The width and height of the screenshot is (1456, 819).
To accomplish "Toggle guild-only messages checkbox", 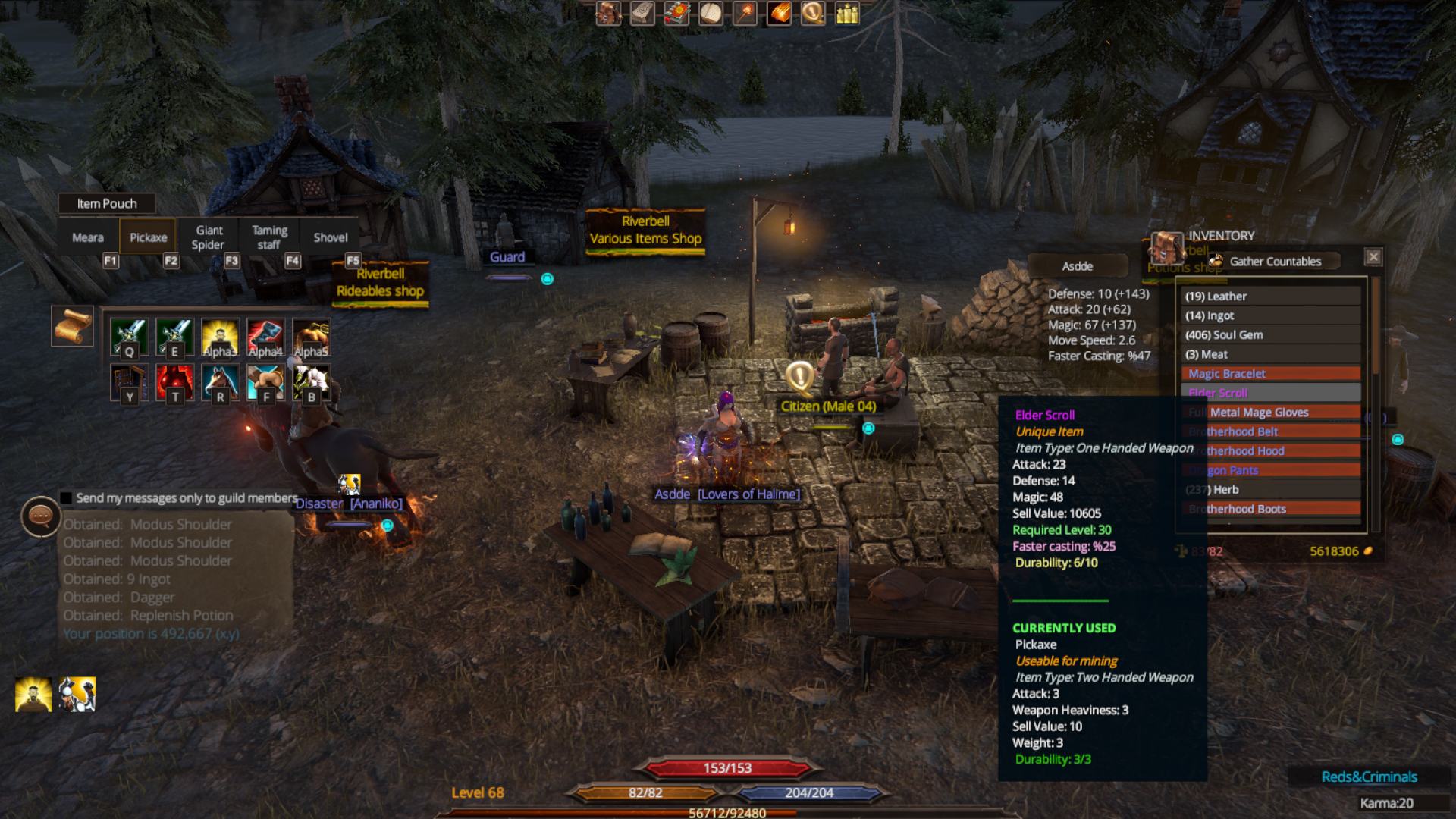I will pos(67,498).
